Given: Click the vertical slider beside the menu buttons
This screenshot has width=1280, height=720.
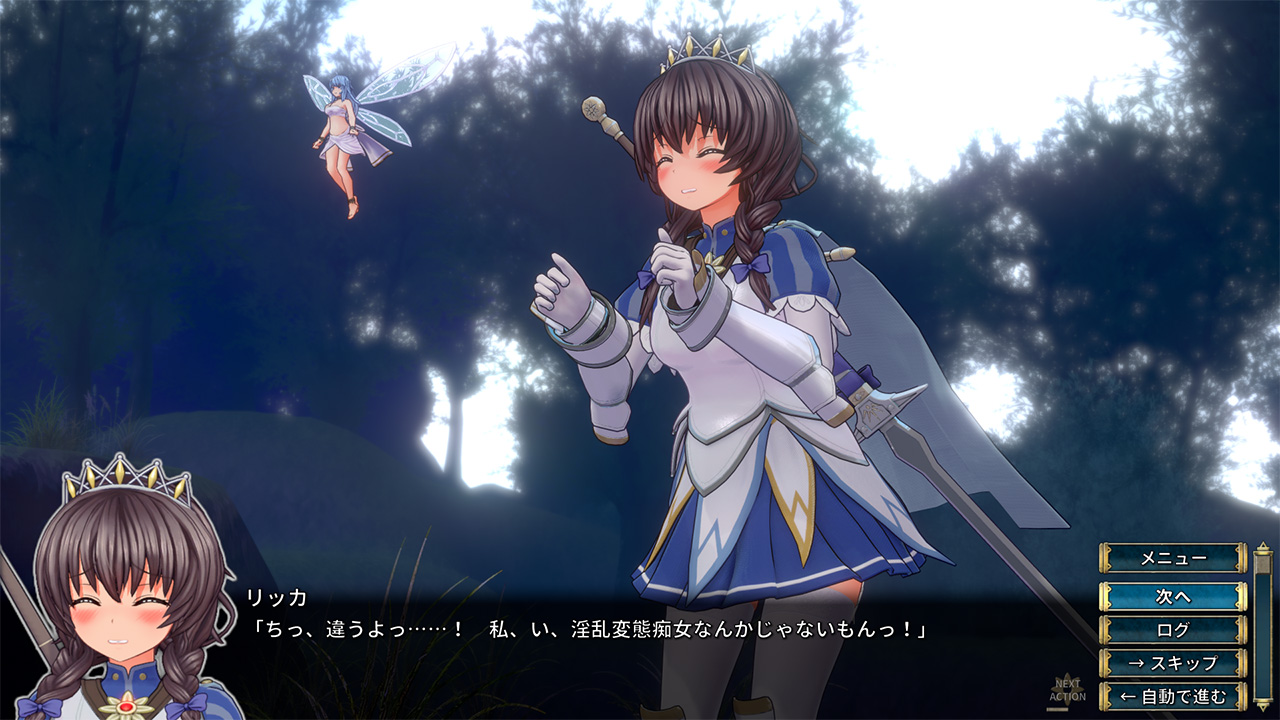Looking at the screenshot, I should (1262, 625).
